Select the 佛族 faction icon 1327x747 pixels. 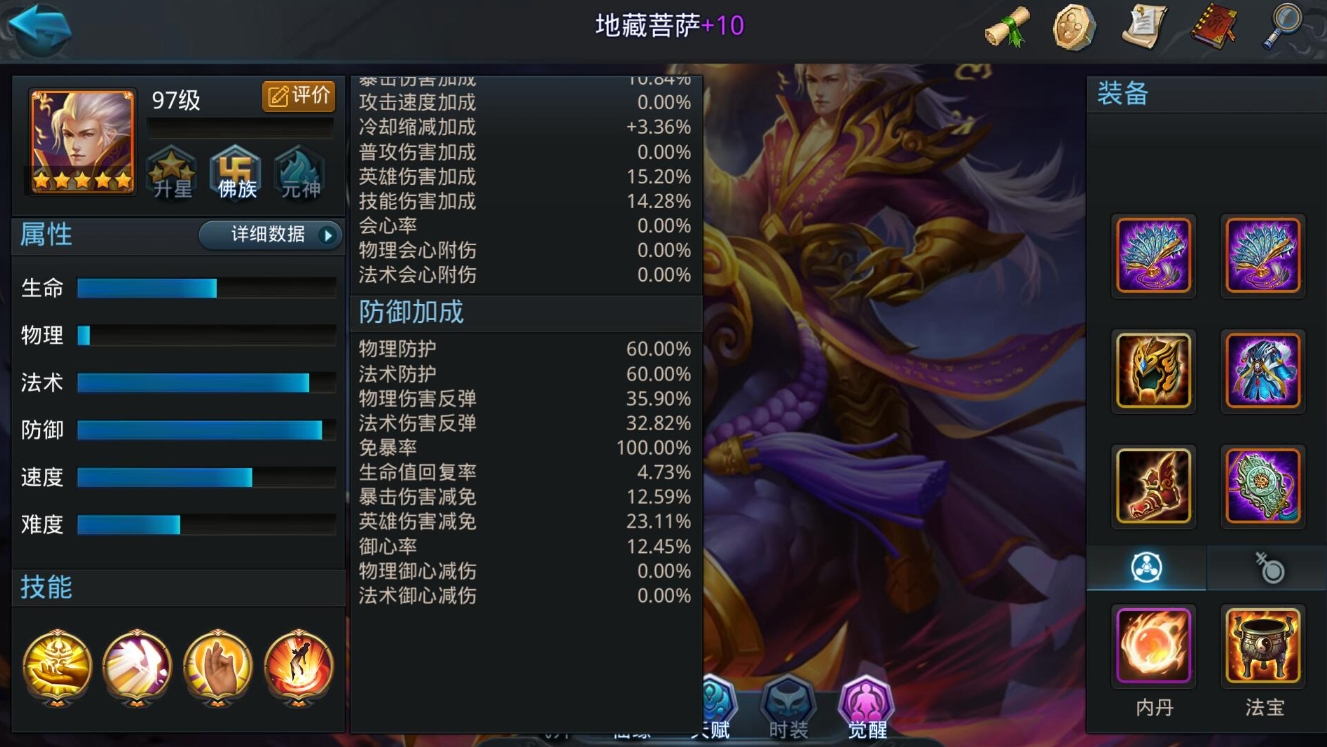pyautogui.click(x=234, y=170)
